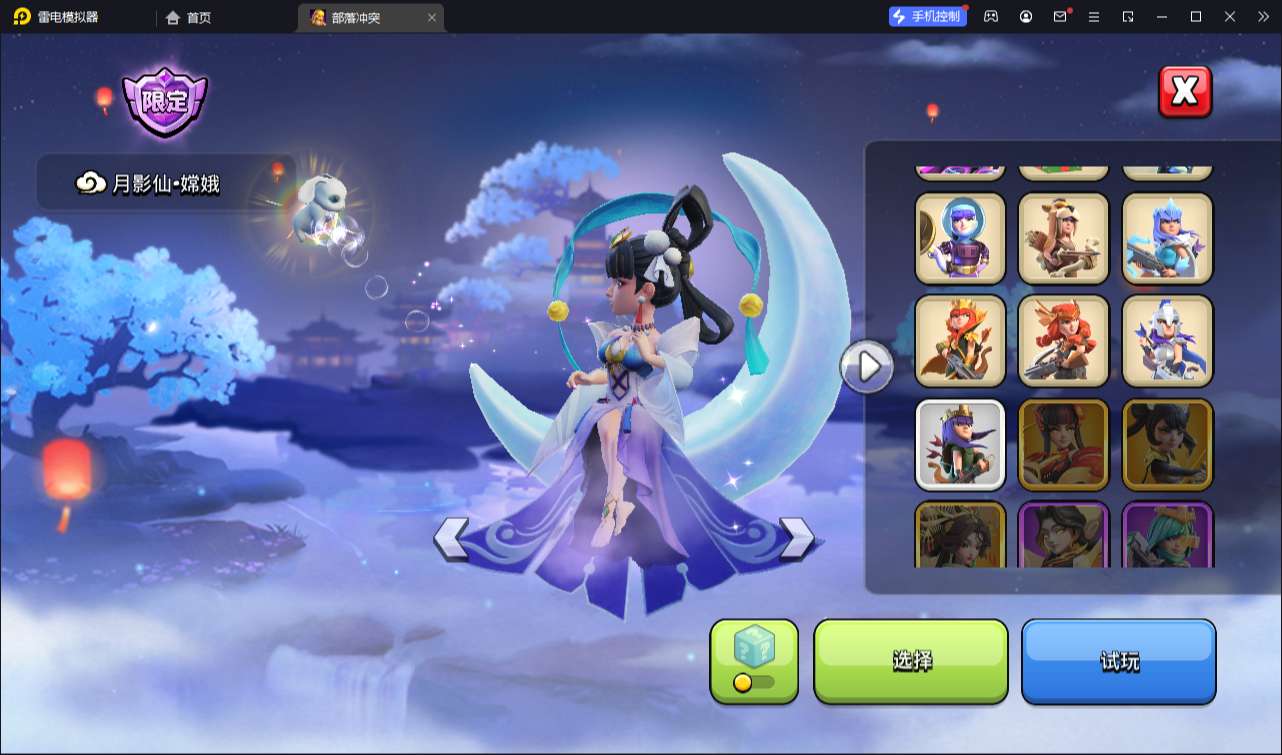Toggle the random skin cube button
The height and width of the screenshot is (755, 1282).
click(754, 661)
